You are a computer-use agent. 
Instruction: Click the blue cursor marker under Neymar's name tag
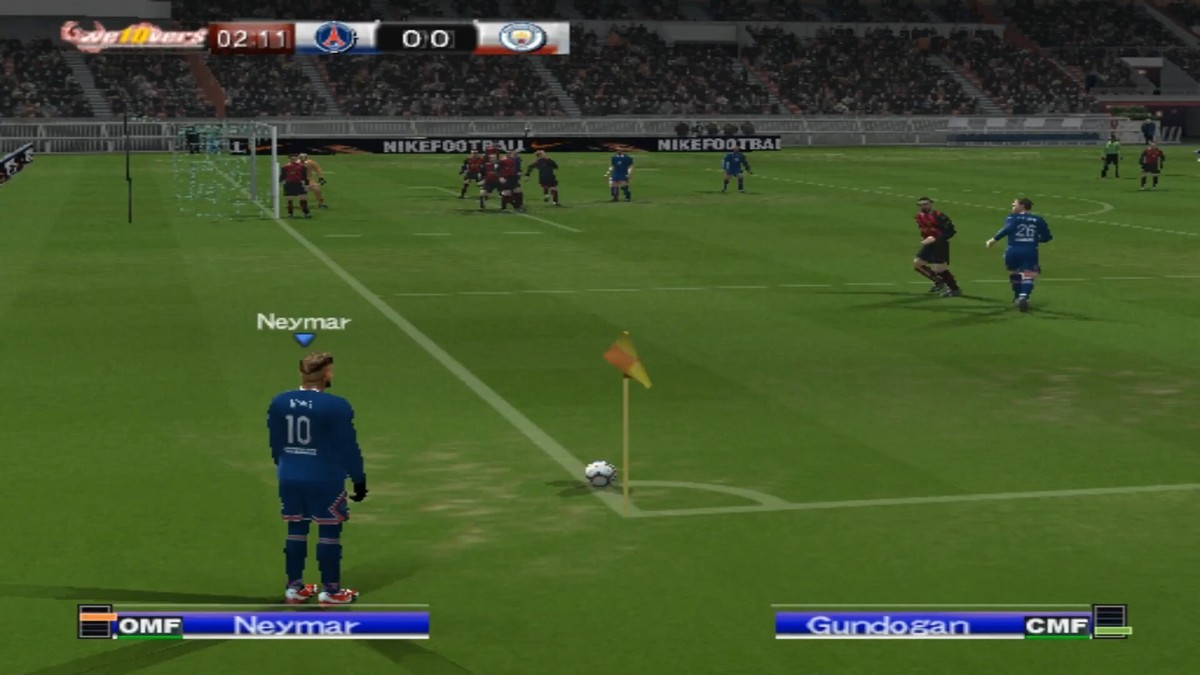304,340
